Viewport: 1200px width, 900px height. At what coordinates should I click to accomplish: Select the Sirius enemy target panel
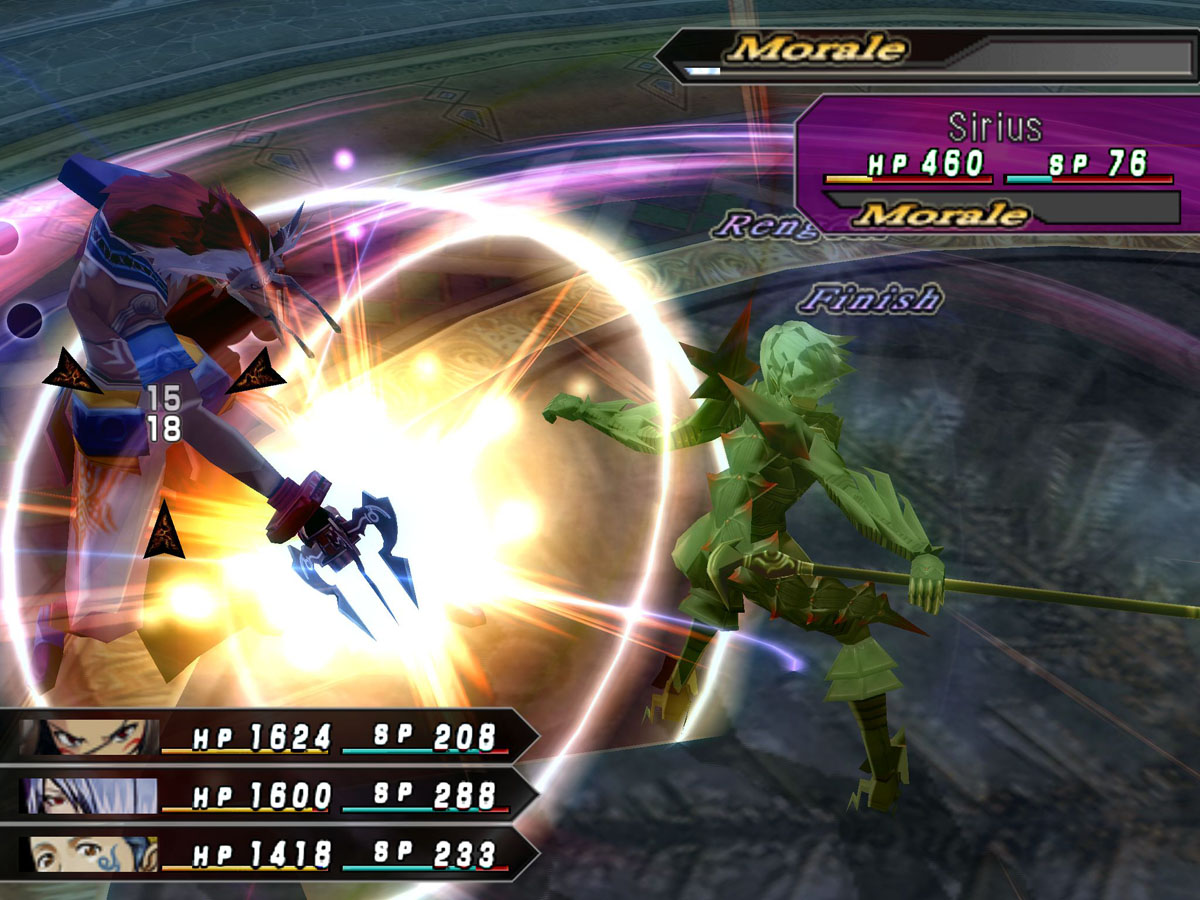coord(995,165)
